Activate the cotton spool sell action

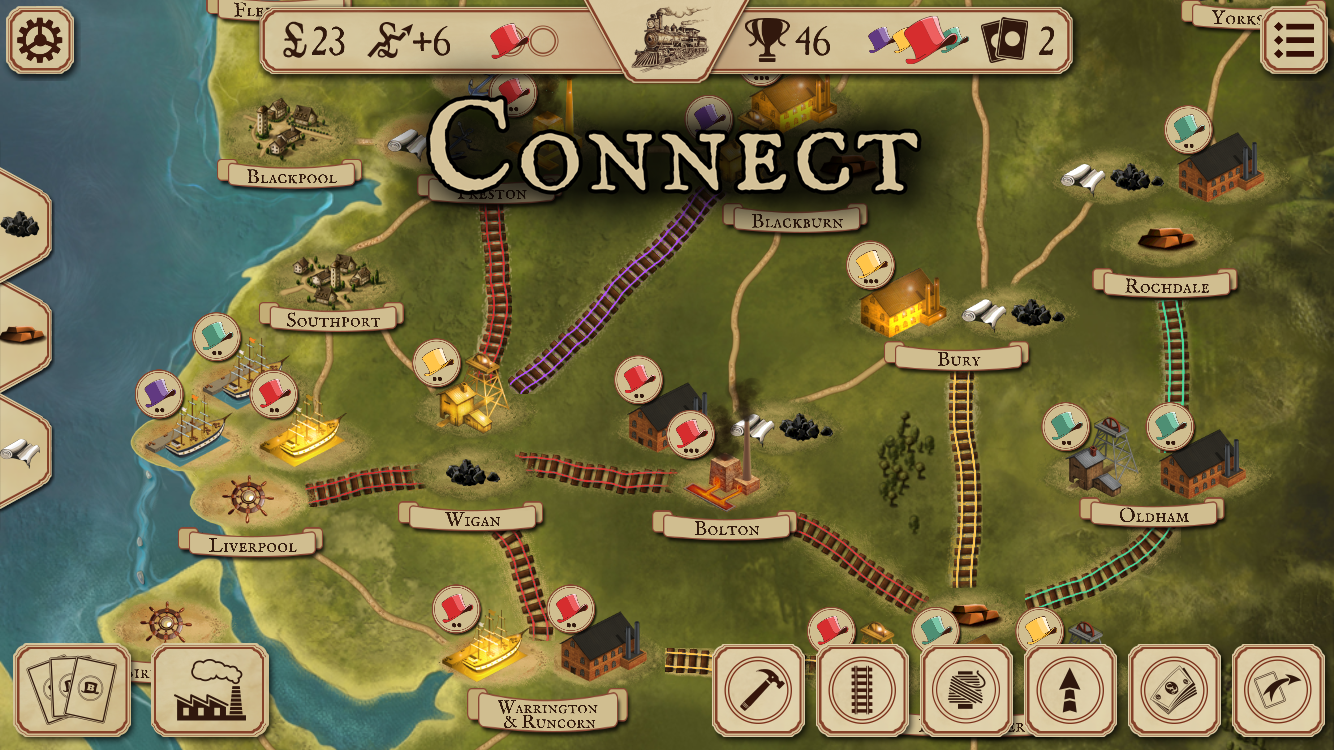966,690
